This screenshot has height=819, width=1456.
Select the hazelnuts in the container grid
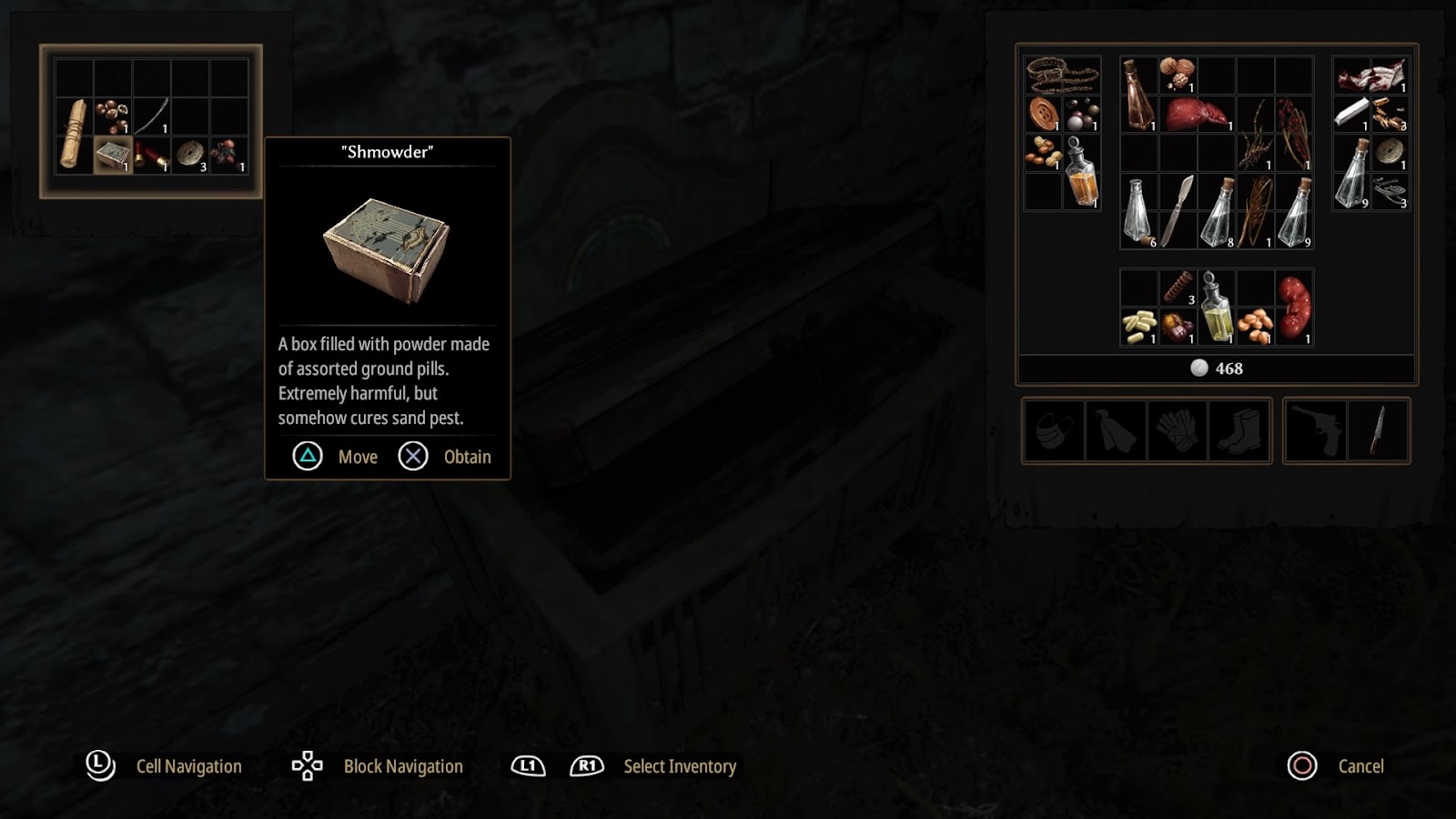(x=112, y=116)
